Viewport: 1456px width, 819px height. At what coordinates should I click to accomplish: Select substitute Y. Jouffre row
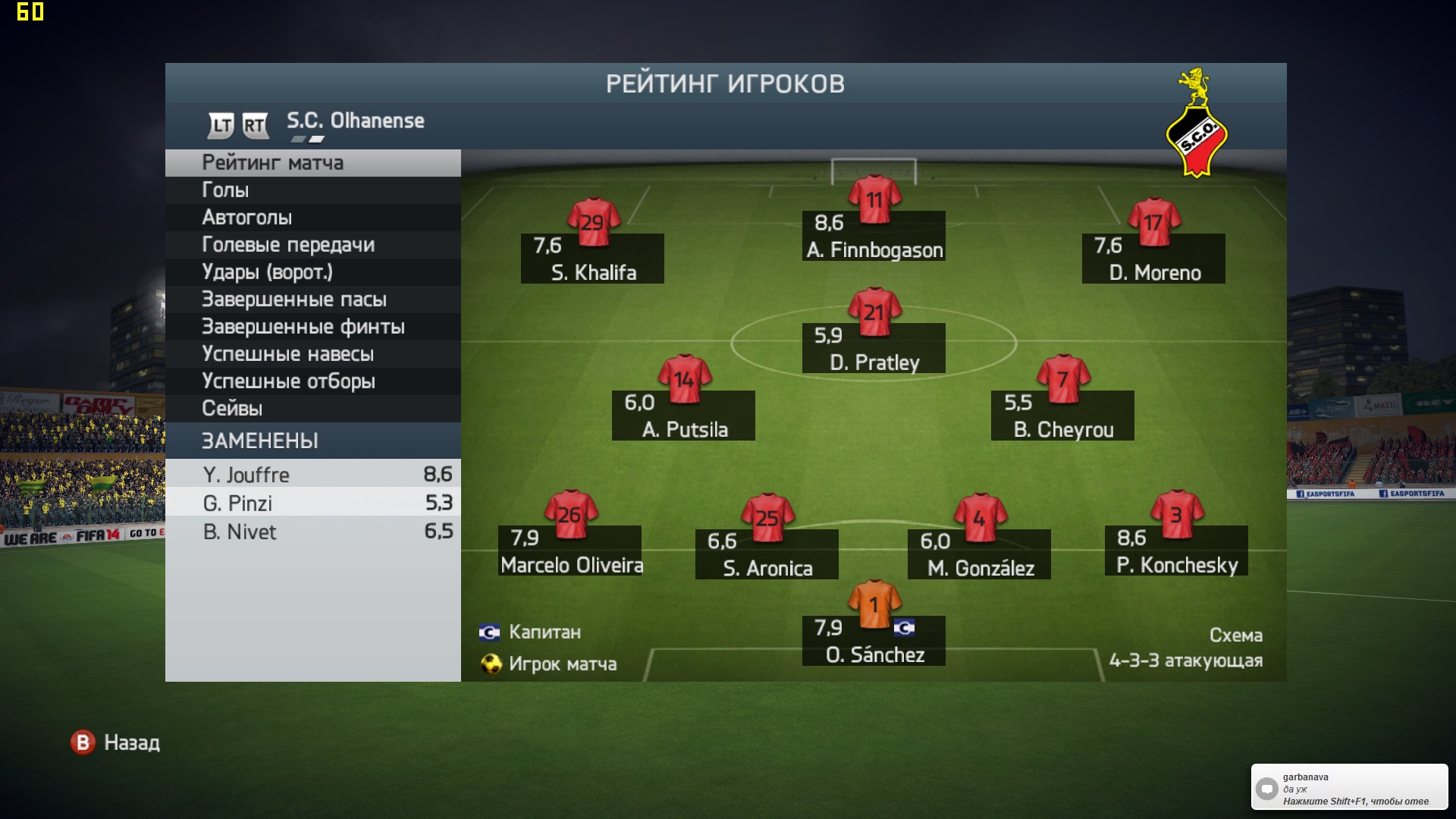(x=312, y=475)
